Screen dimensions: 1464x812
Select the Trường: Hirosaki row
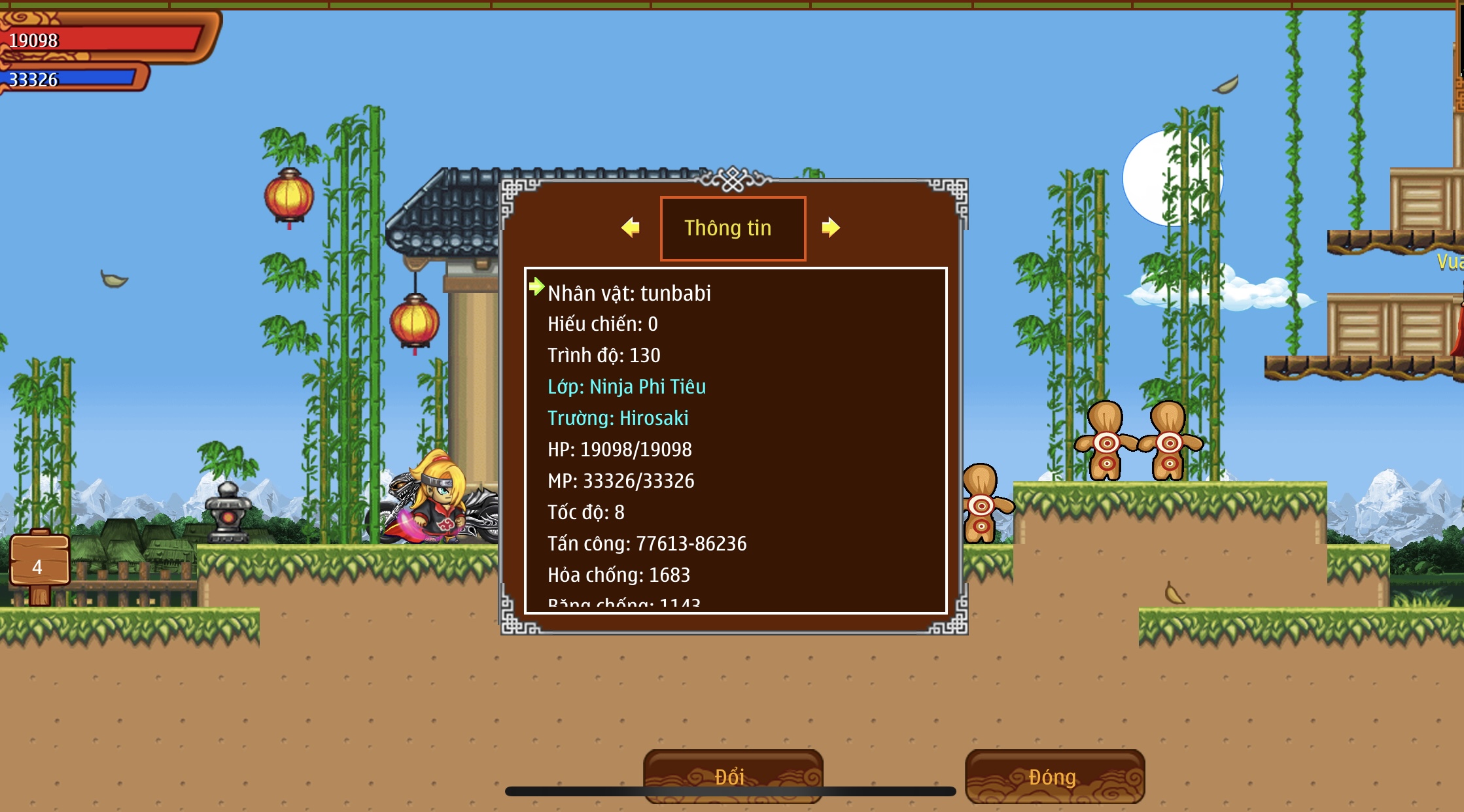618,418
